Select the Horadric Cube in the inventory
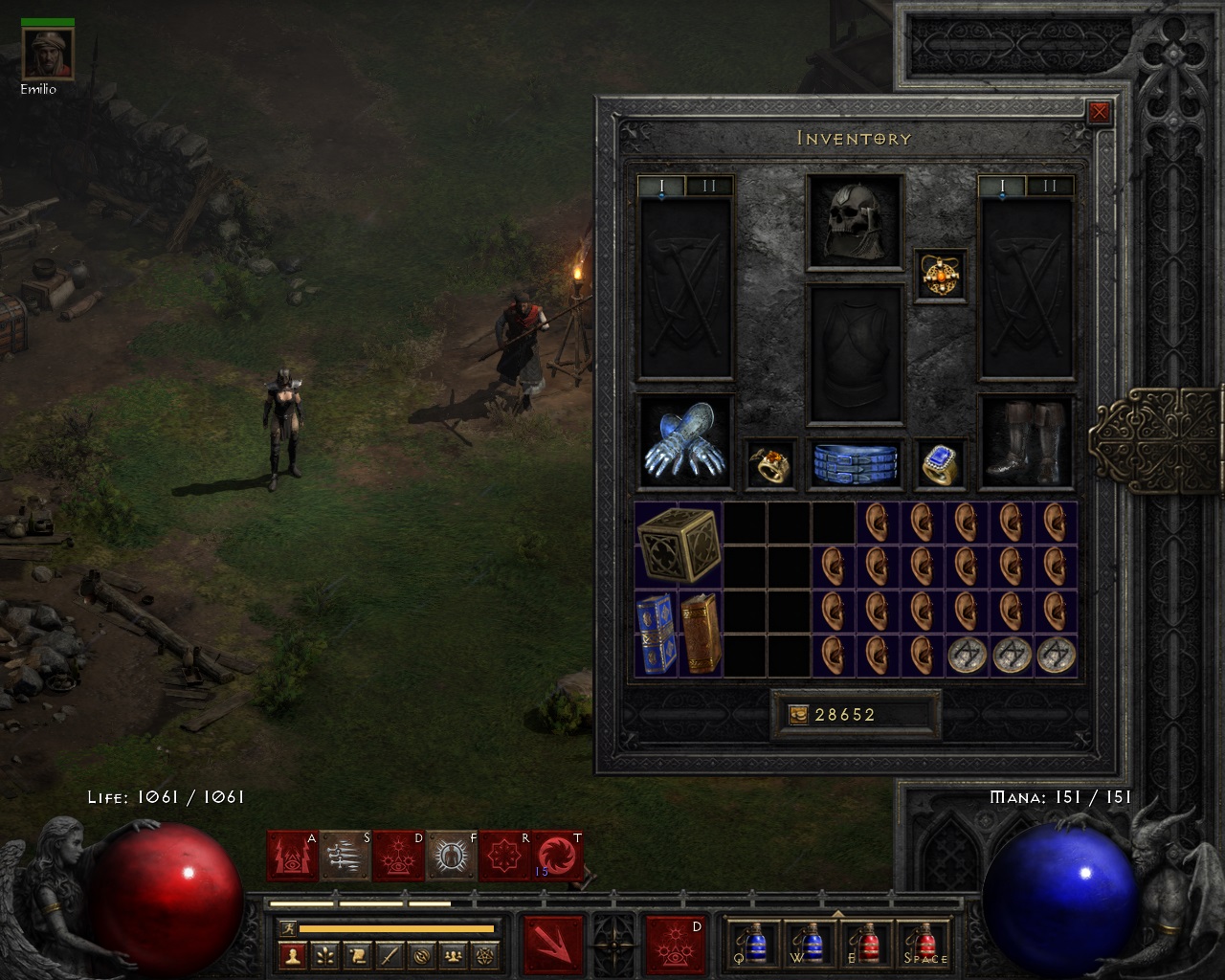The width and height of the screenshot is (1225, 980). pos(679,545)
